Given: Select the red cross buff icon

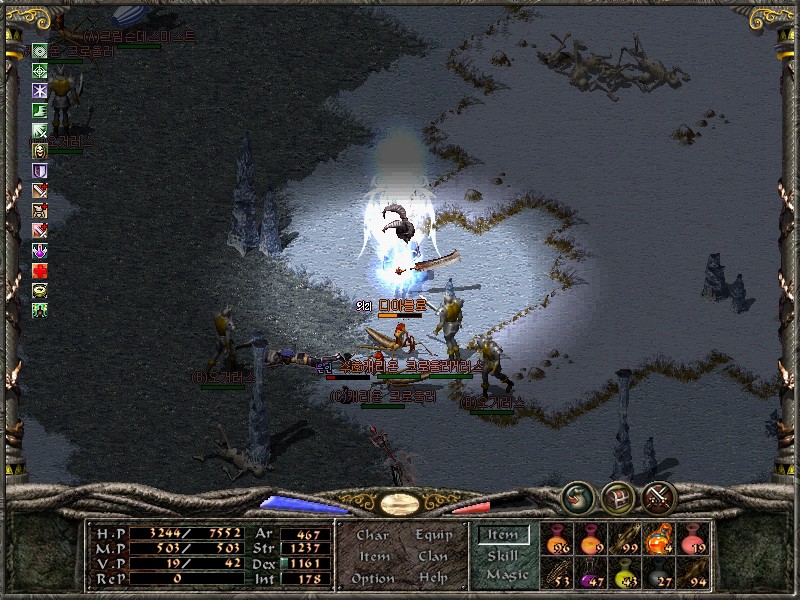Looking at the screenshot, I should point(40,270).
